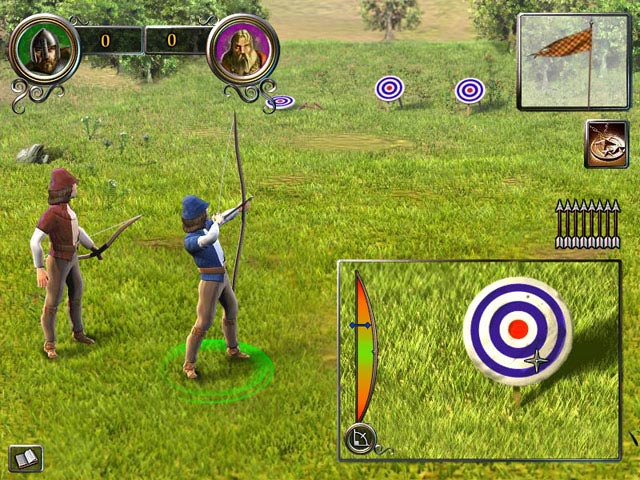Image resolution: width=640 pixels, height=480 pixels.
Task: Click the round angle icon below the bow meter
Action: pyautogui.click(x=357, y=438)
